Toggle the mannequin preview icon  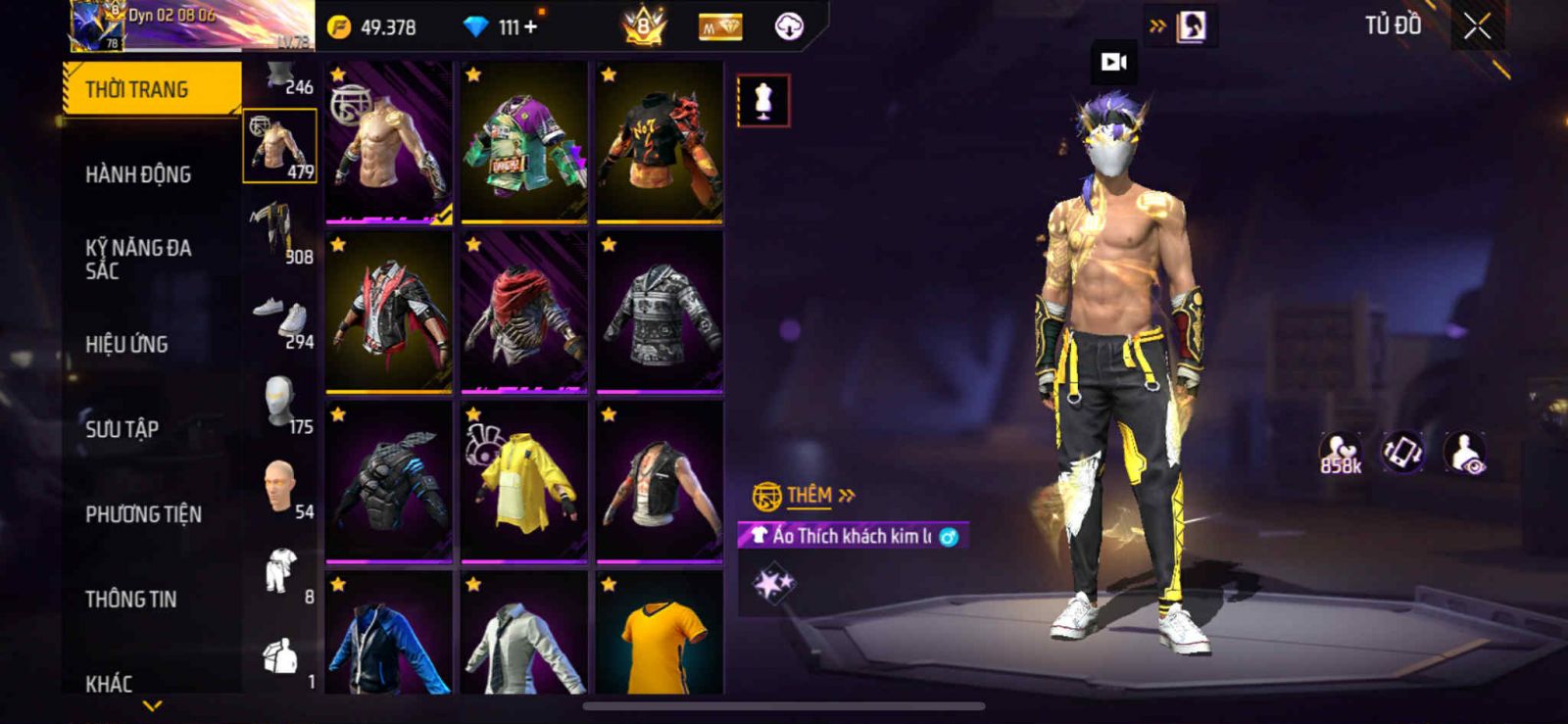coord(762,100)
